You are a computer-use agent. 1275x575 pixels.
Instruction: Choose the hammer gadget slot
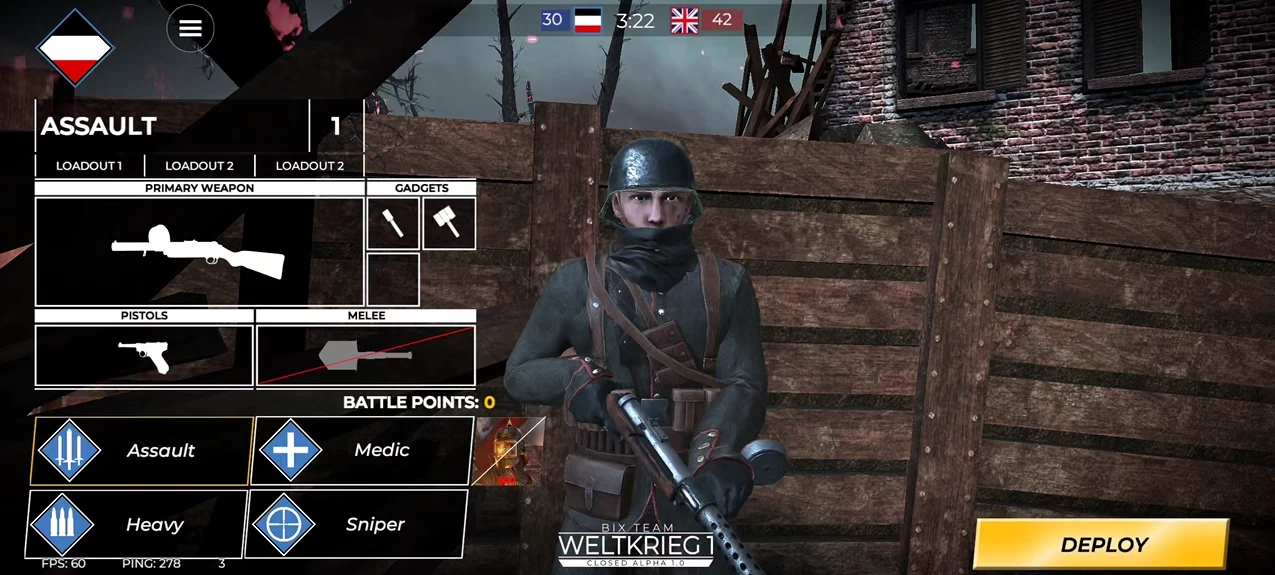click(449, 223)
